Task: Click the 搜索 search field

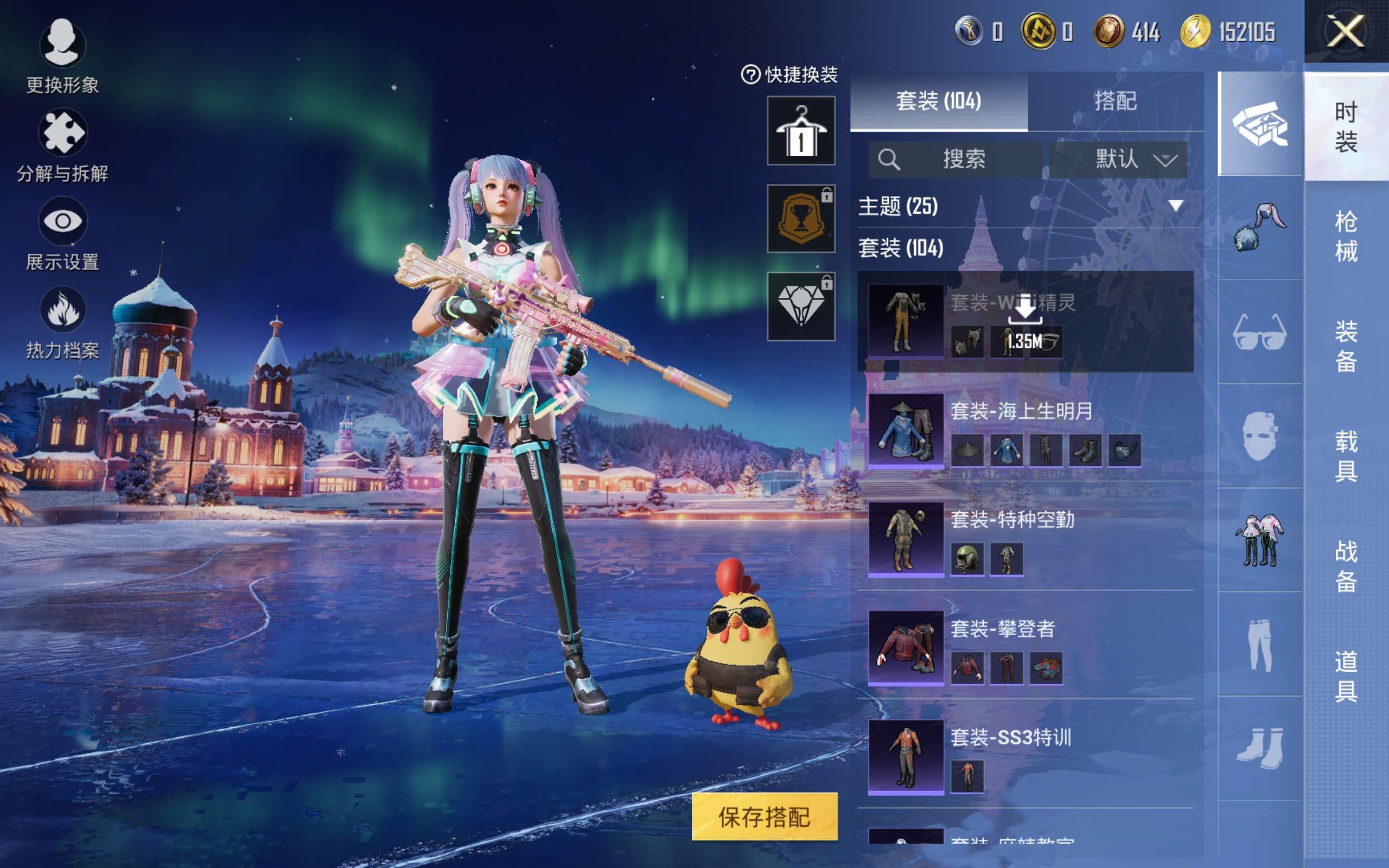Action: coord(955,159)
